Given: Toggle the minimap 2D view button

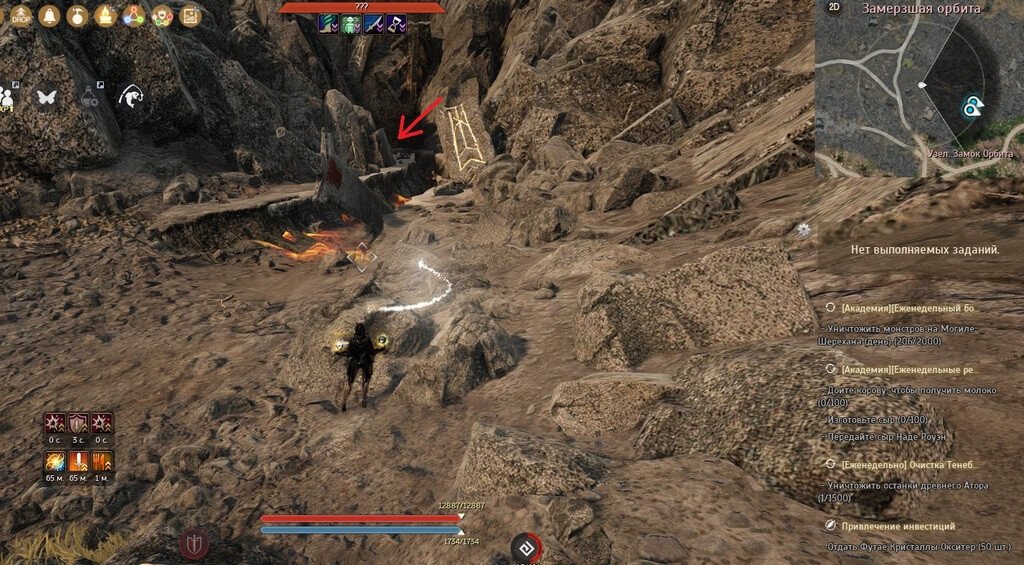Looking at the screenshot, I should click(x=836, y=7).
